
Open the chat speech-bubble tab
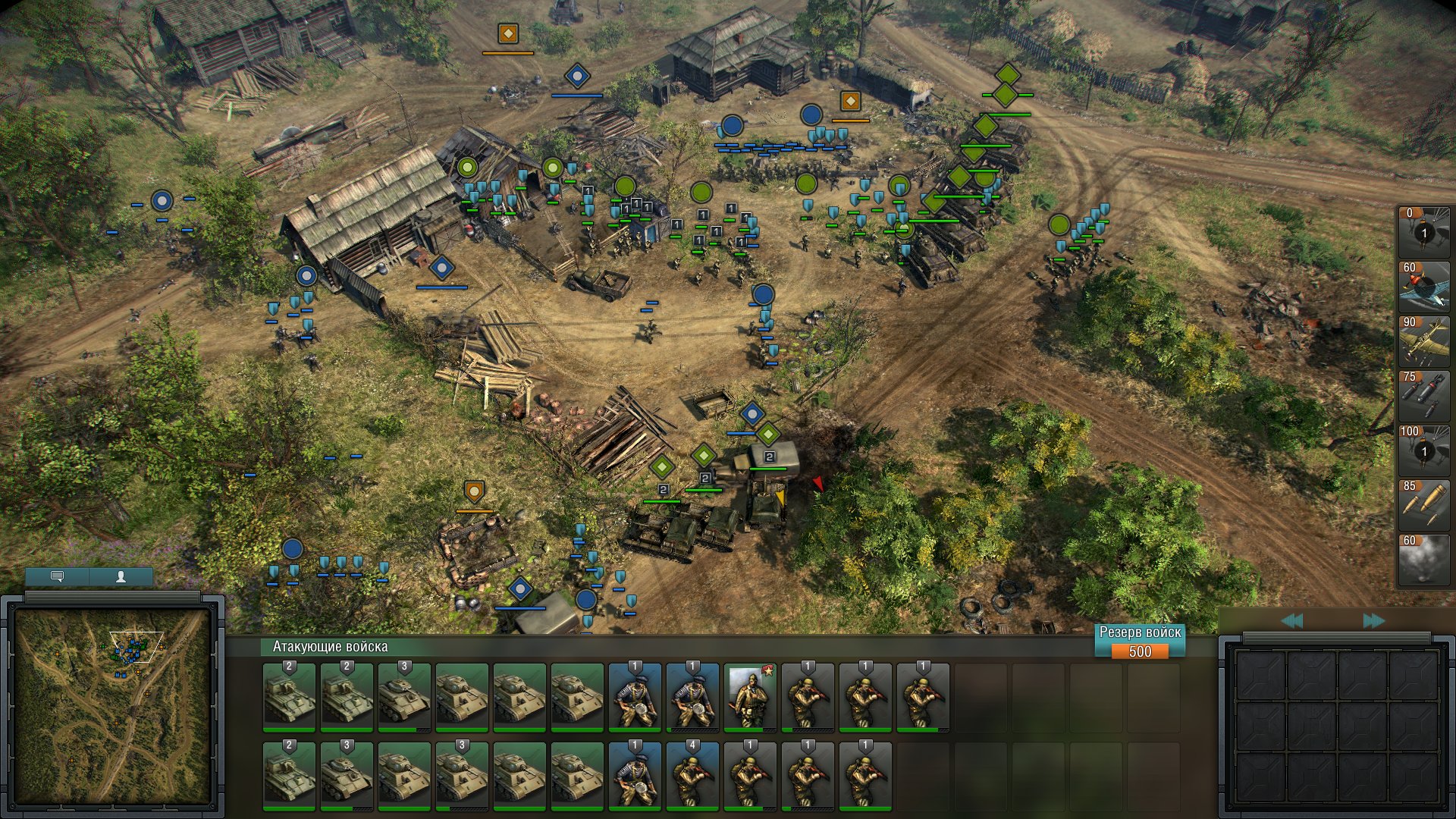pyautogui.click(x=57, y=576)
